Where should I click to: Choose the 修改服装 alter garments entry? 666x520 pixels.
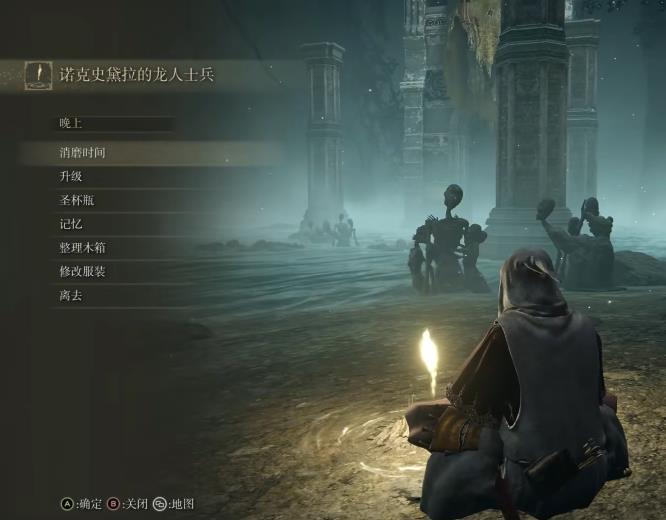click(82, 271)
